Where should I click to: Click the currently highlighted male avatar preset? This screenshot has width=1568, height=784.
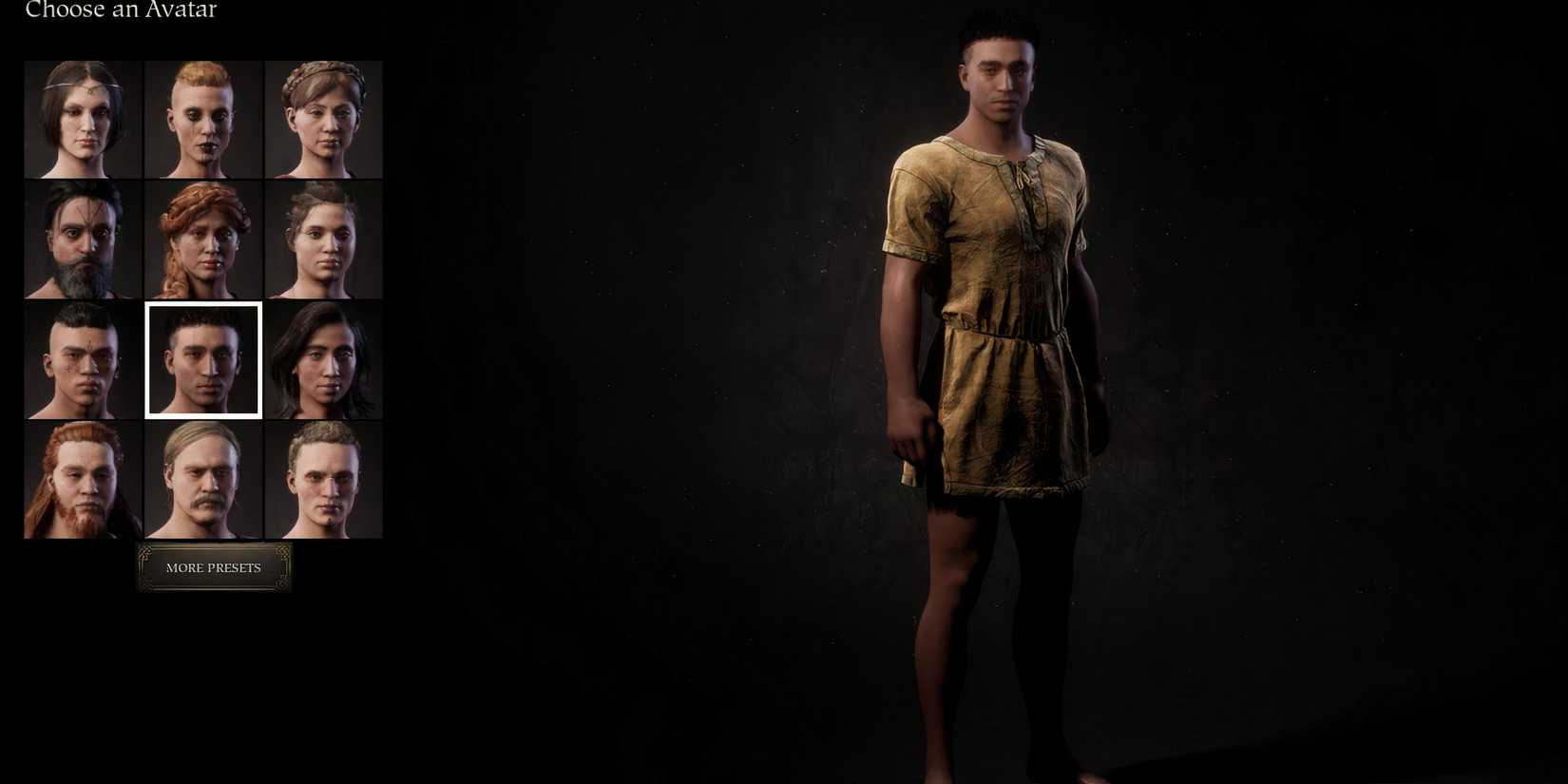pos(202,359)
